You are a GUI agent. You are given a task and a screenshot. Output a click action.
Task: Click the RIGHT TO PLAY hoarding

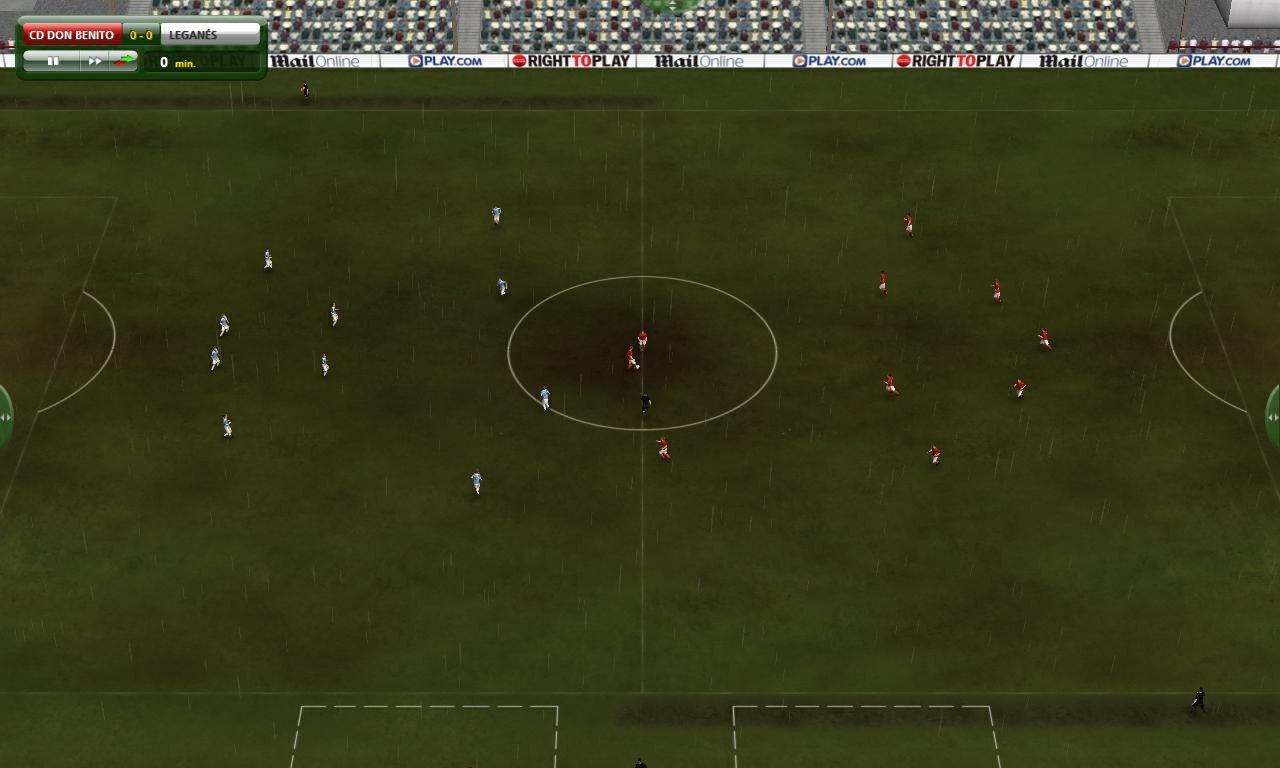(x=570, y=60)
